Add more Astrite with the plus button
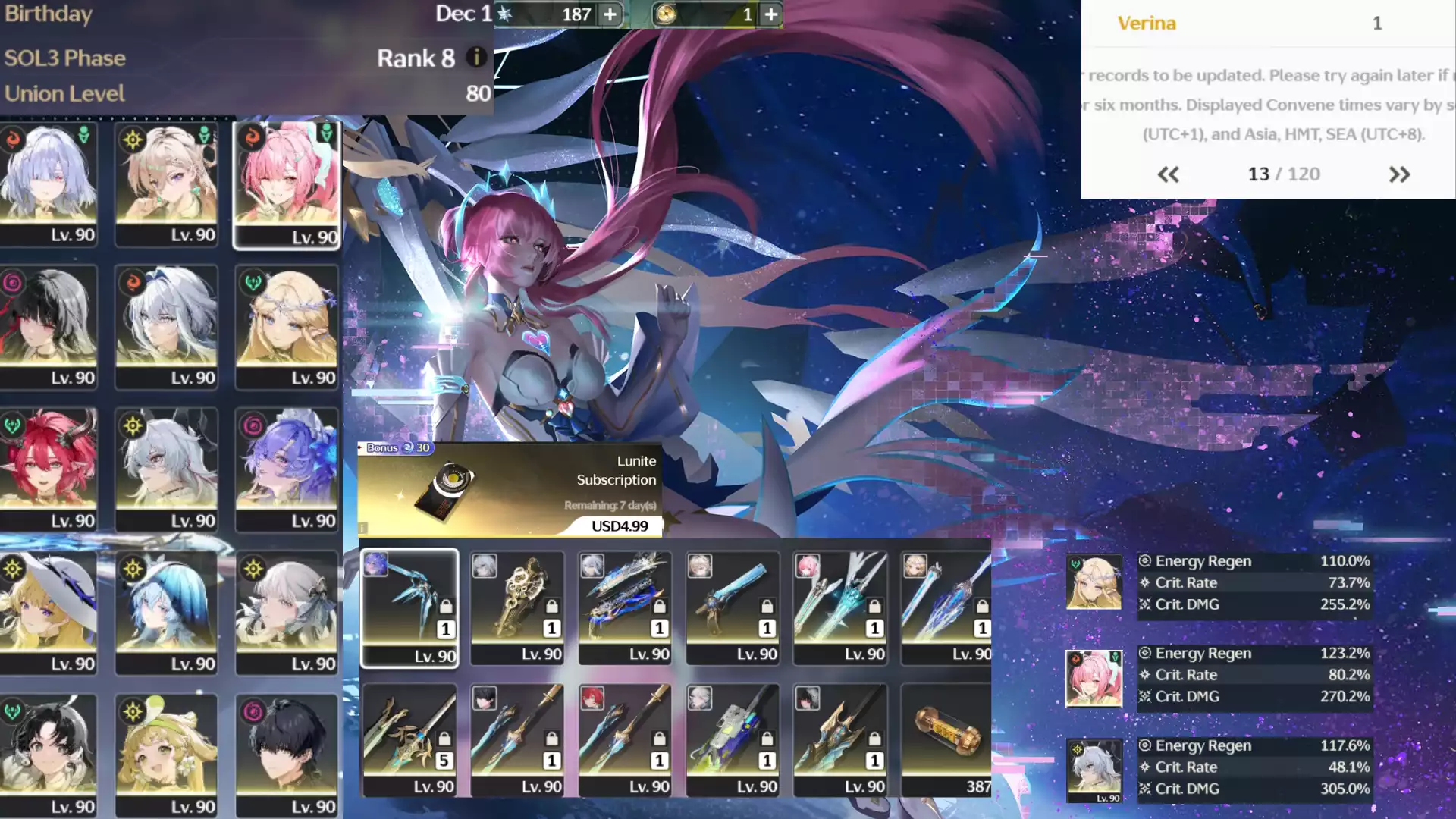Viewport: 1456px width, 819px height. point(610,14)
